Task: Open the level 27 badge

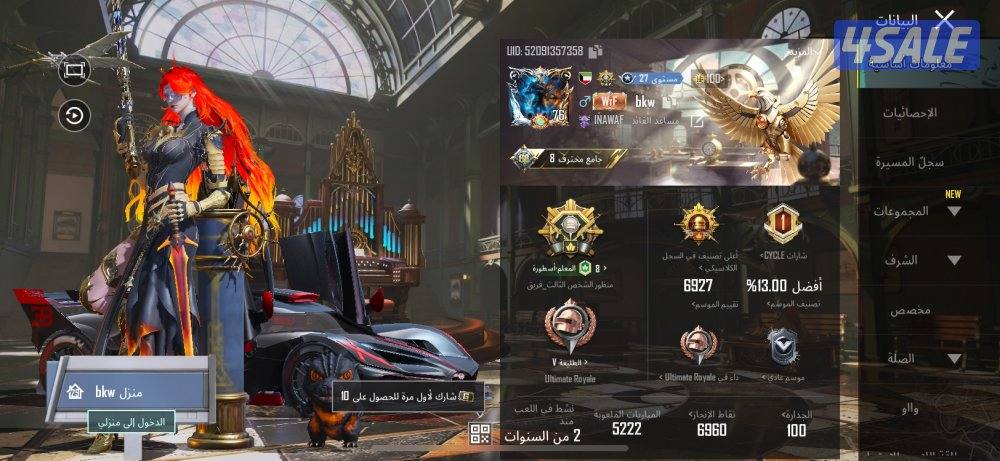Action: [650, 78]
